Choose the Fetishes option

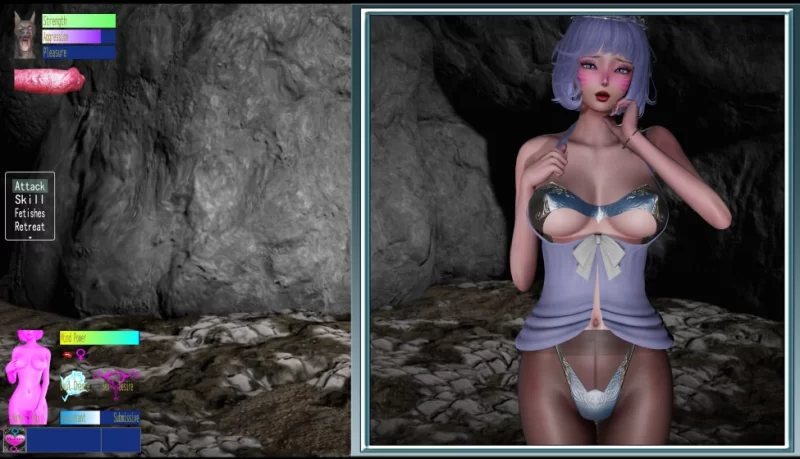(x=30, y=213)
